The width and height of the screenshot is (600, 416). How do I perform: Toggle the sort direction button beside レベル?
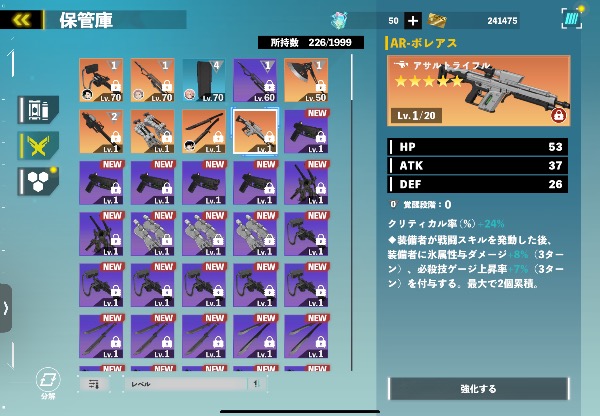(x=258, y=383)
